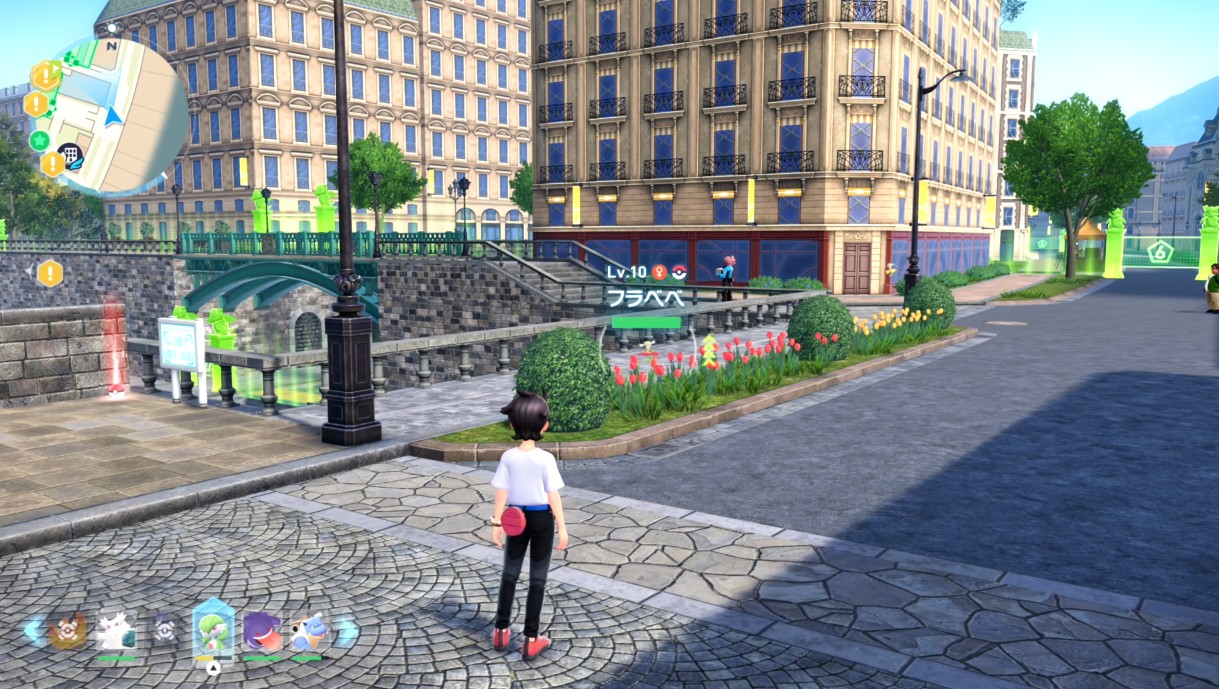Image resolution: width=1219 pixels, height=689 pixels.
Task: Select the purple Gengar party slot
Action: coord(262,631)
